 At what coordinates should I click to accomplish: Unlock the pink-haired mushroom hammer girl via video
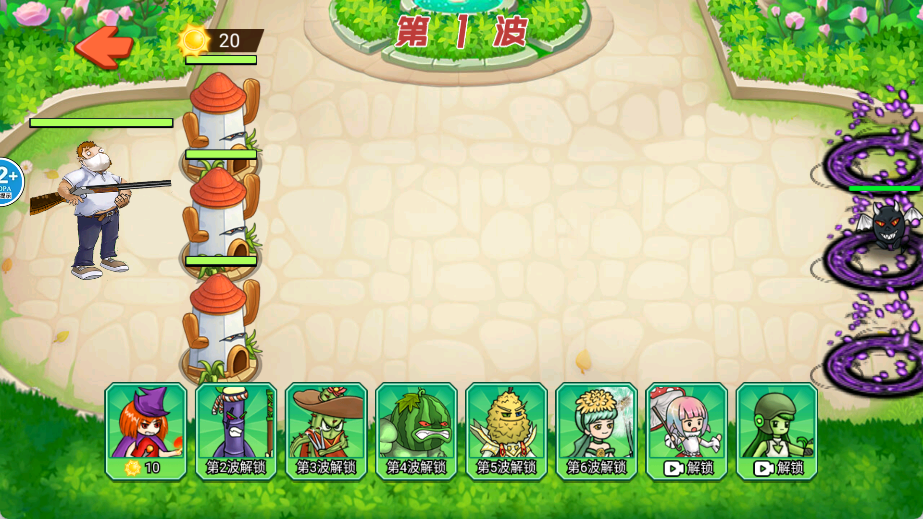686,431
